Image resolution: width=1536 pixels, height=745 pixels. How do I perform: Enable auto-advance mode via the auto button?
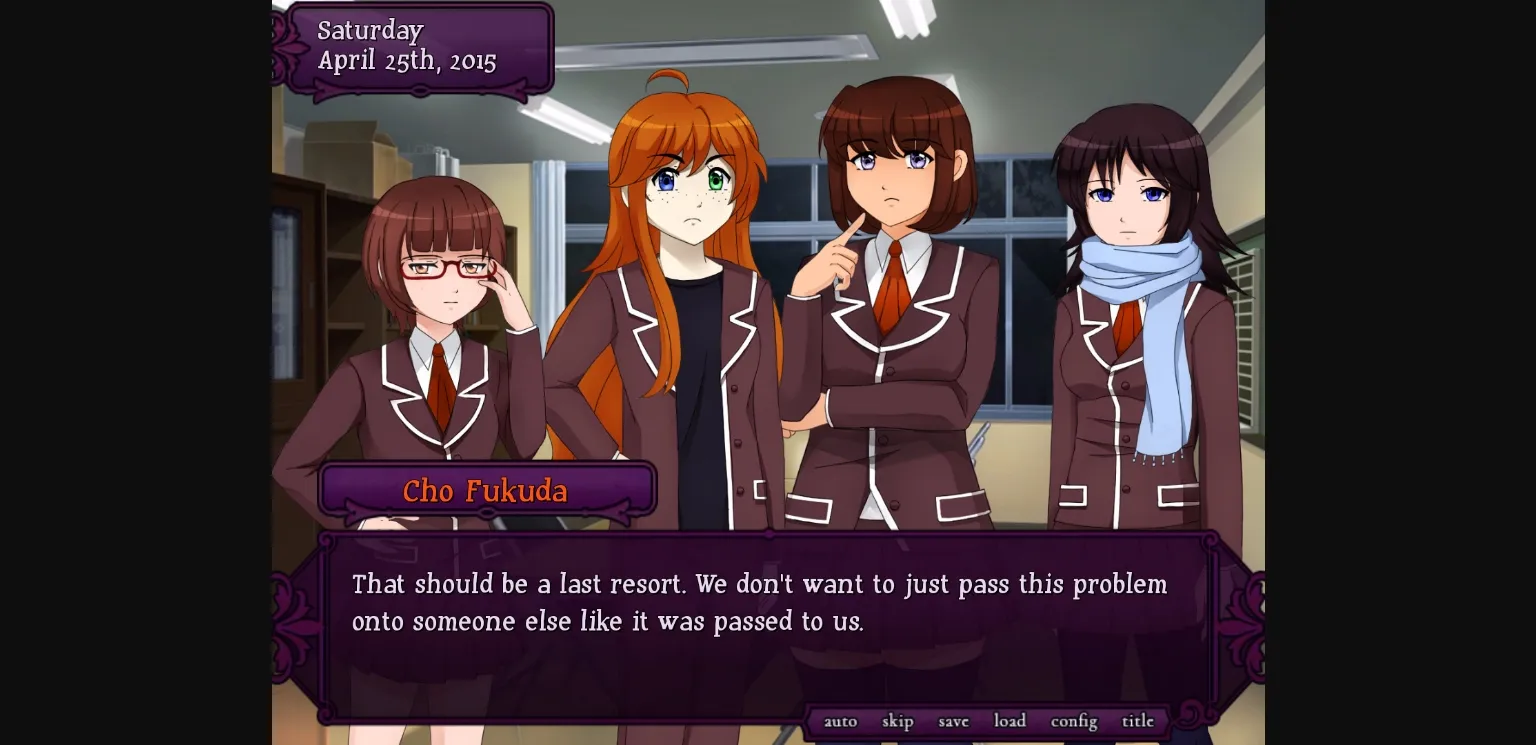tap(841, 721)
